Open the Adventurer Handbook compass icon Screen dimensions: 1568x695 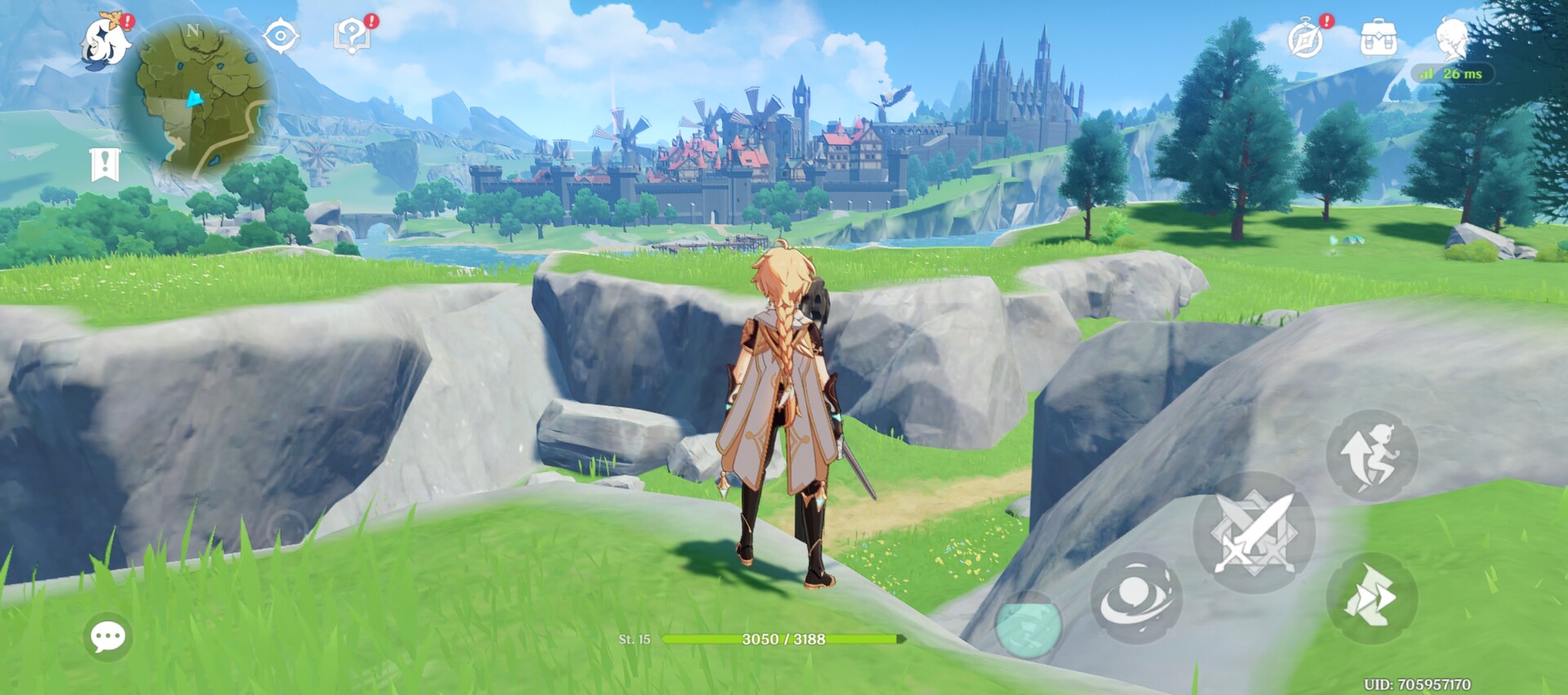pos(1305,38)
